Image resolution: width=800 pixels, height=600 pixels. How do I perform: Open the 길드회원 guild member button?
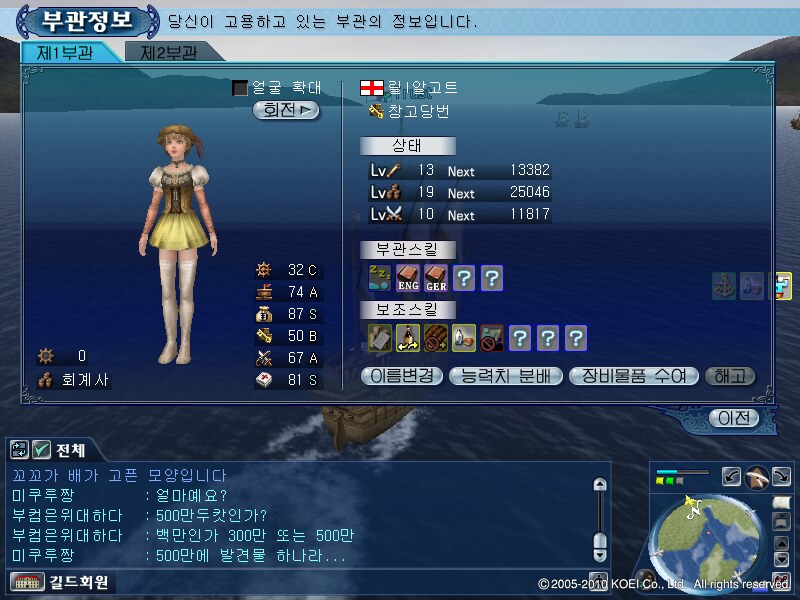pyautogui.click(x=62, y=581)
